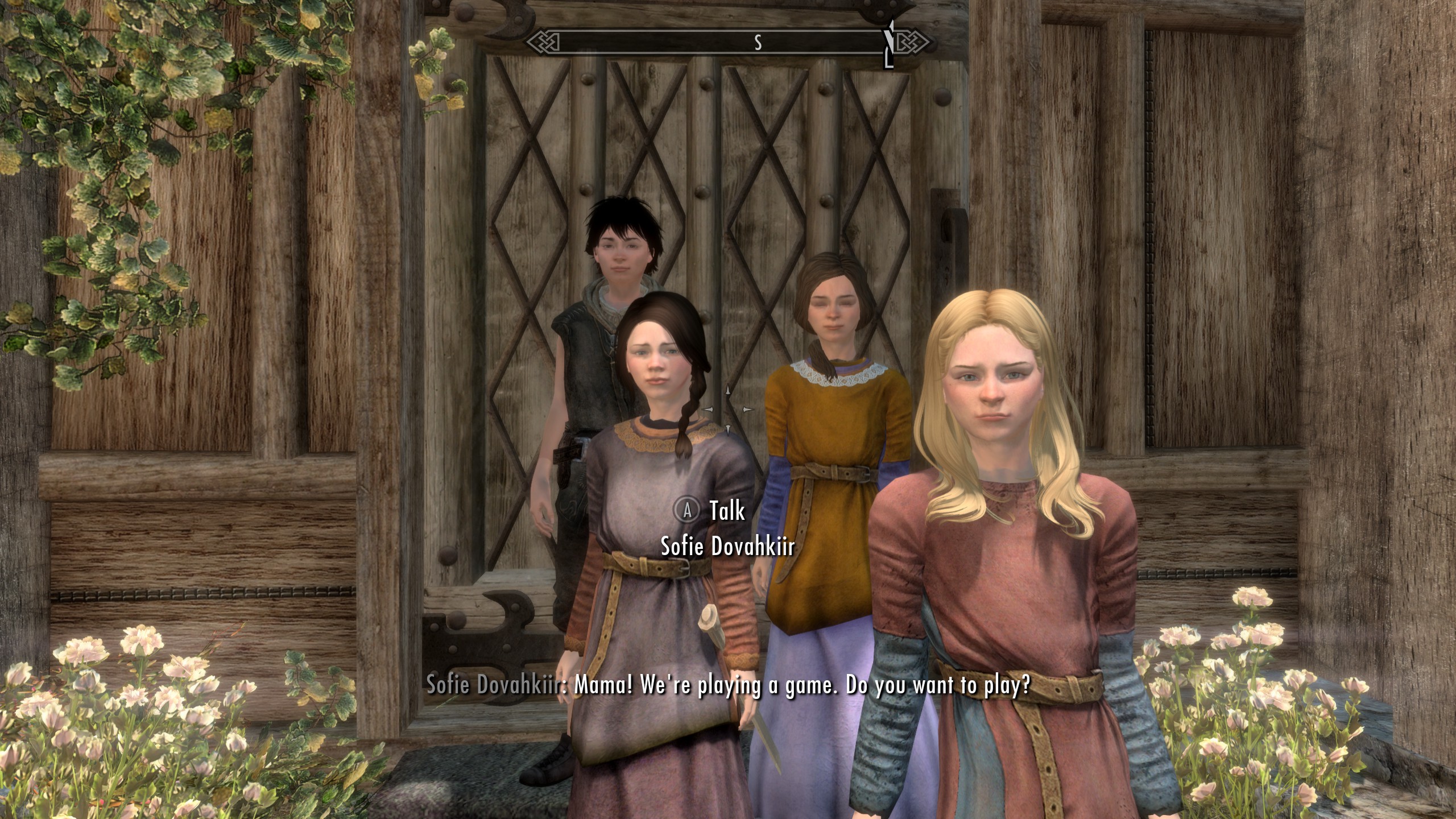Viewport: 1456px width, 819px height.
Task: Click the compass bar showing S heading
Action: tap(727, 43)
